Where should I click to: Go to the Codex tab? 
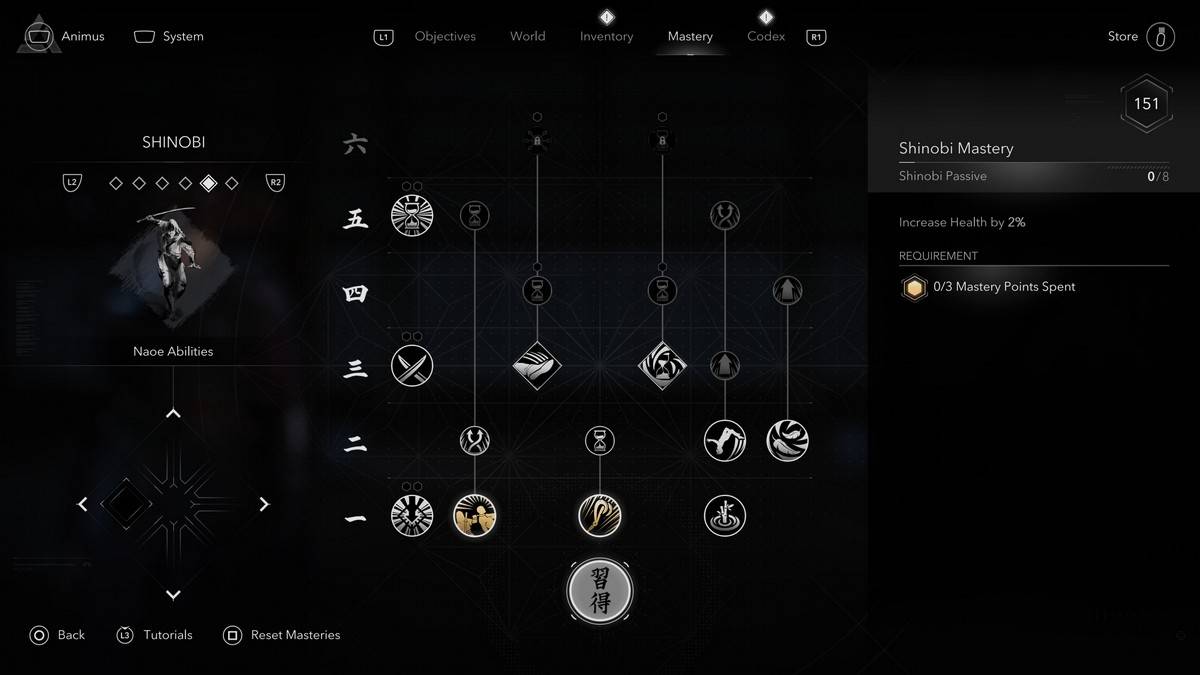pos(766,36)
